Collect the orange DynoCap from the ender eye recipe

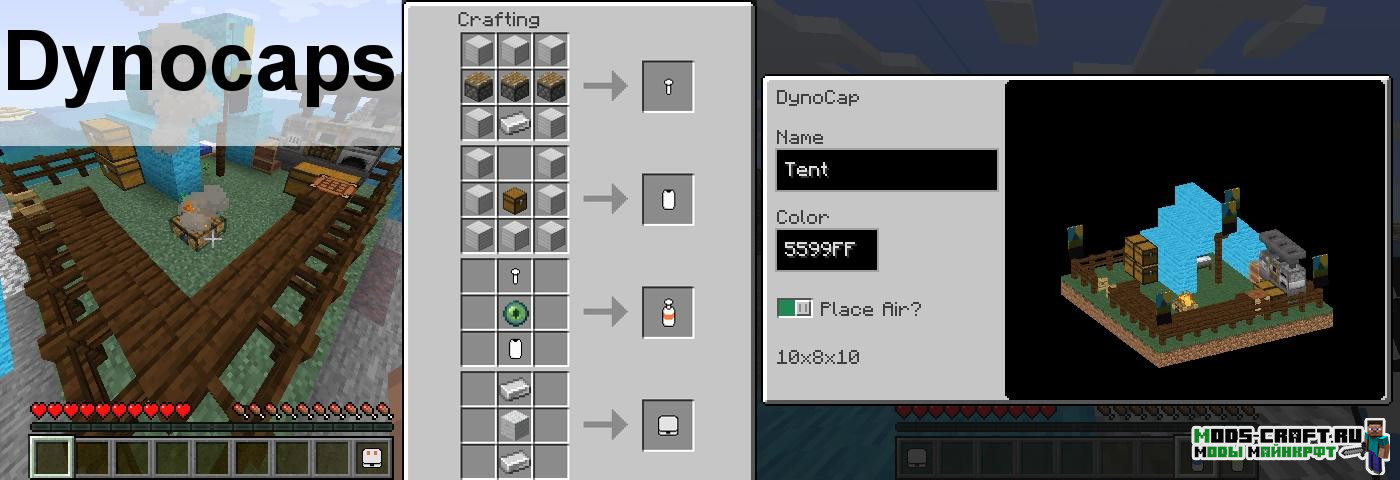(x=668, y=313)
